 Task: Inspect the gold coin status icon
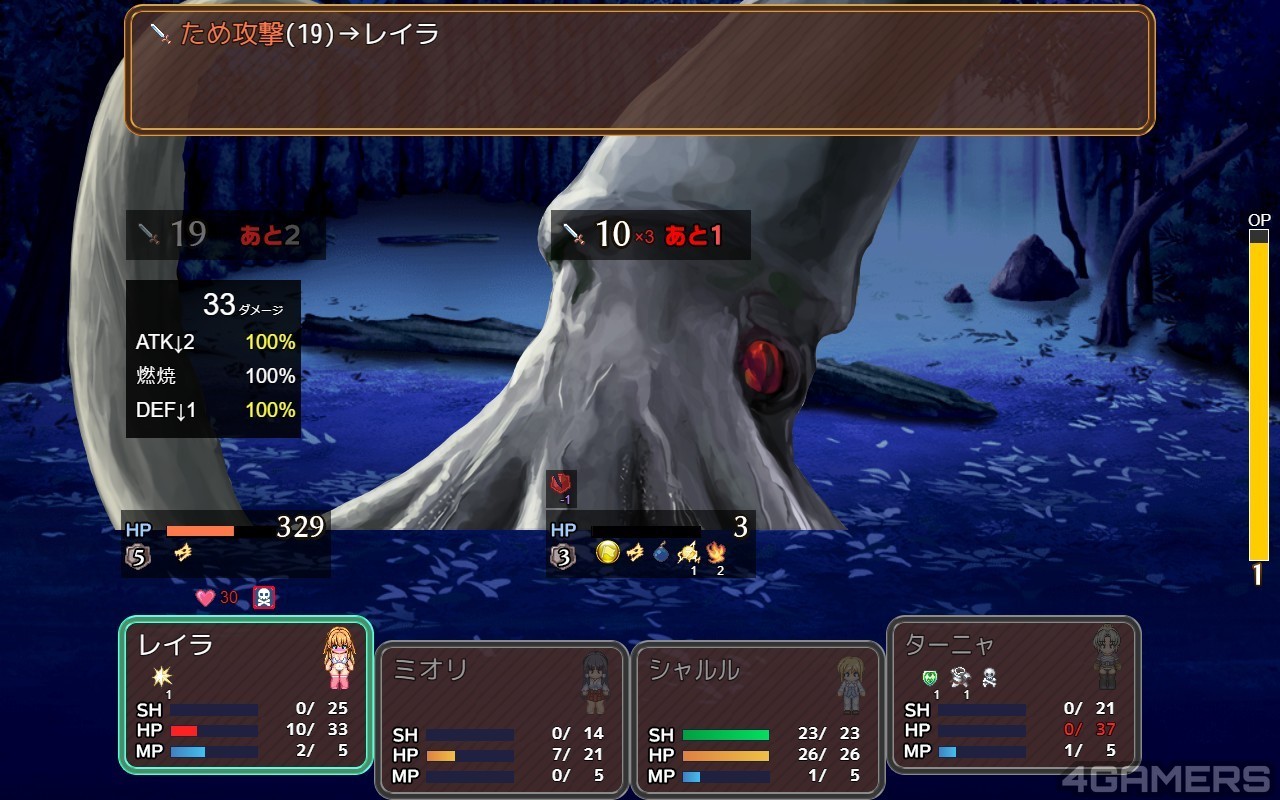coord(606,552)
